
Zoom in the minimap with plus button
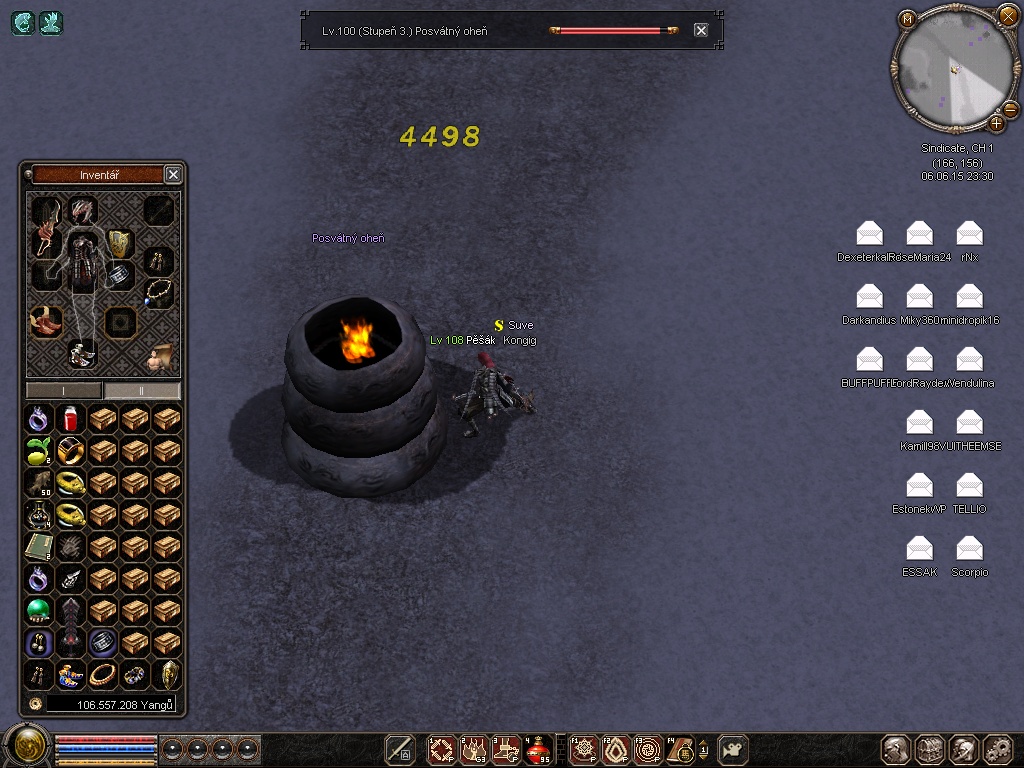[x=996, y=124]
